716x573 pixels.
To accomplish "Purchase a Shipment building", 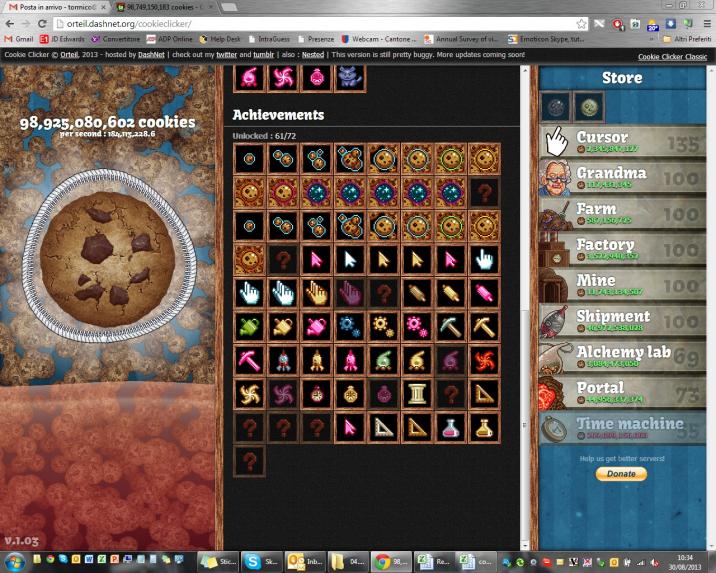I will point(622,322).
